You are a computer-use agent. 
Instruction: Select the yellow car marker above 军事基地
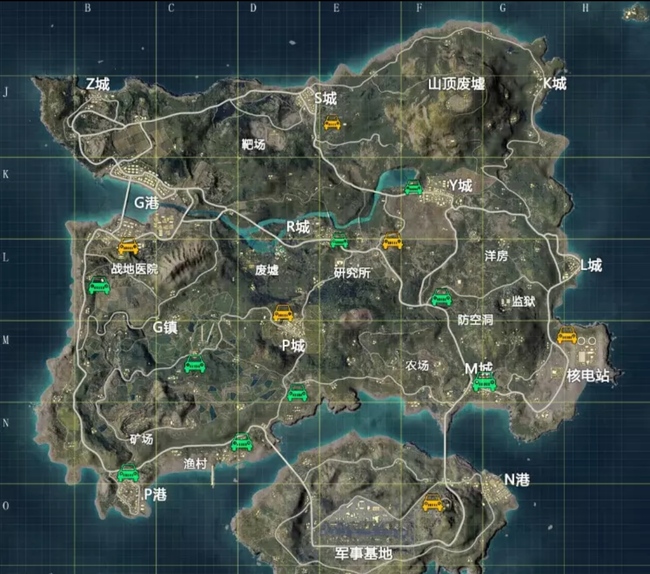[433, 503]
